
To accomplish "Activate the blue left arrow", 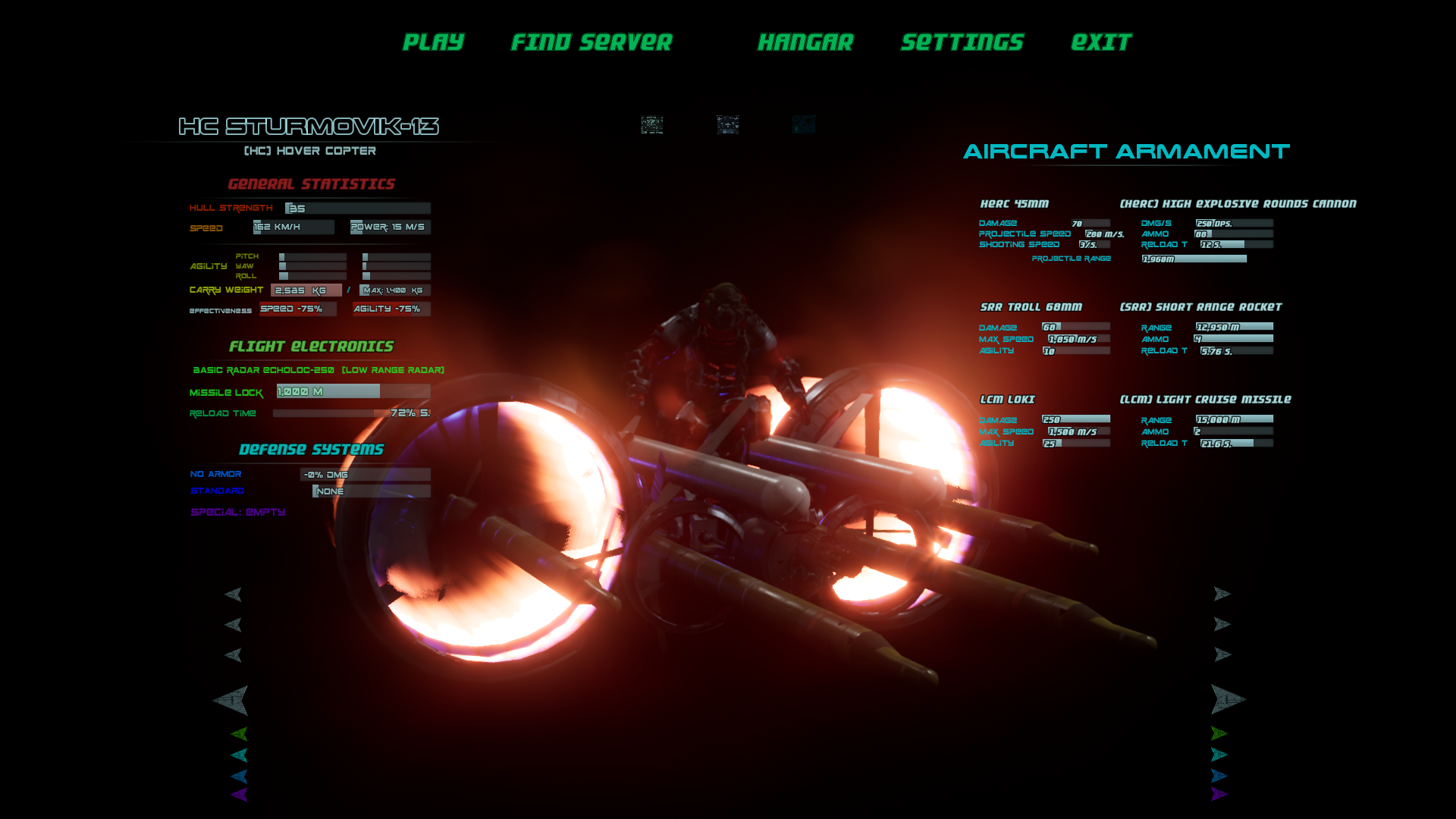I will (239, 776).
